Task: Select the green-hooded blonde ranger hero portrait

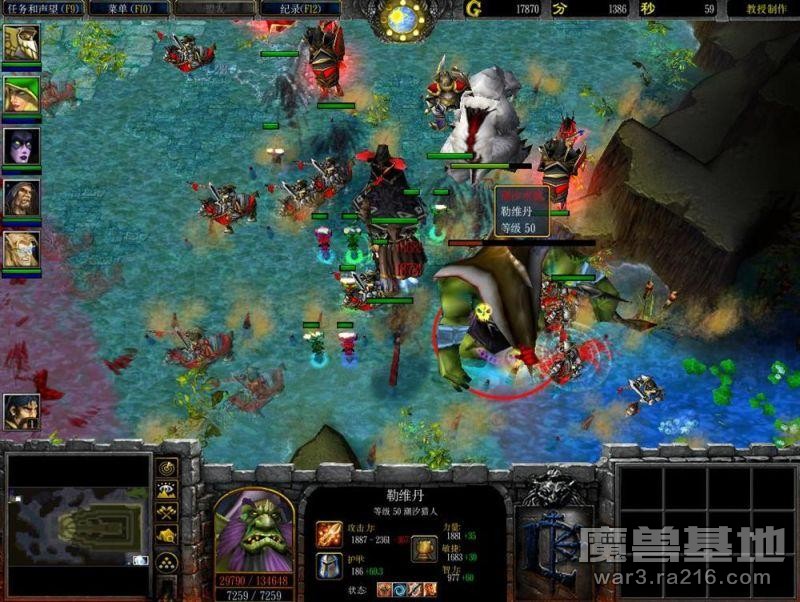Action: 21,95
